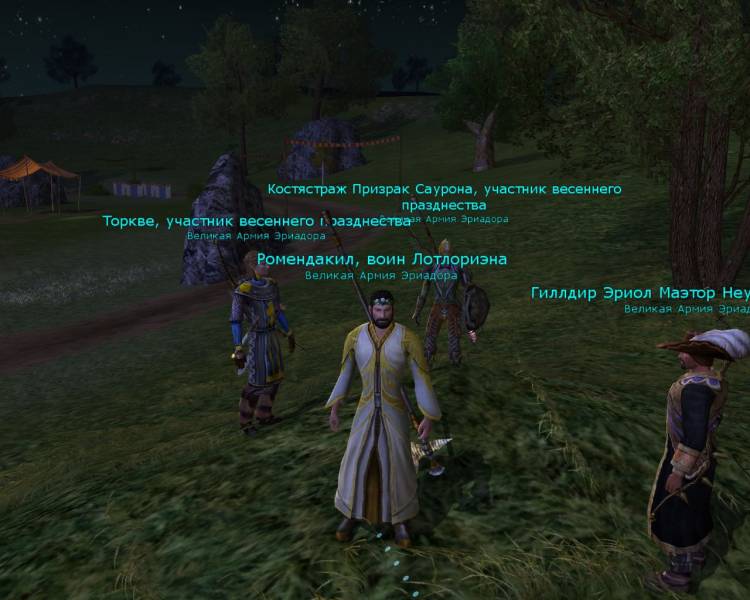Viewport: 750px width, 600px height.
Task: Select the Ромендакил, воин Лотлориэна nameplate
Action: 381,259
